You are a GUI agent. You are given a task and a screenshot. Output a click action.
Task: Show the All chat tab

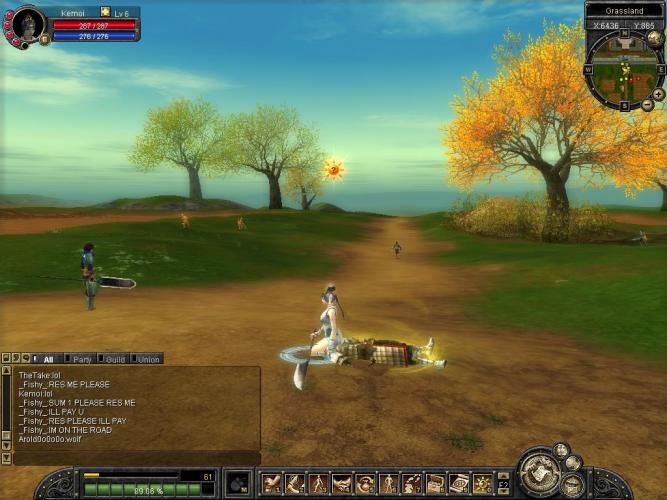point(47,358)
